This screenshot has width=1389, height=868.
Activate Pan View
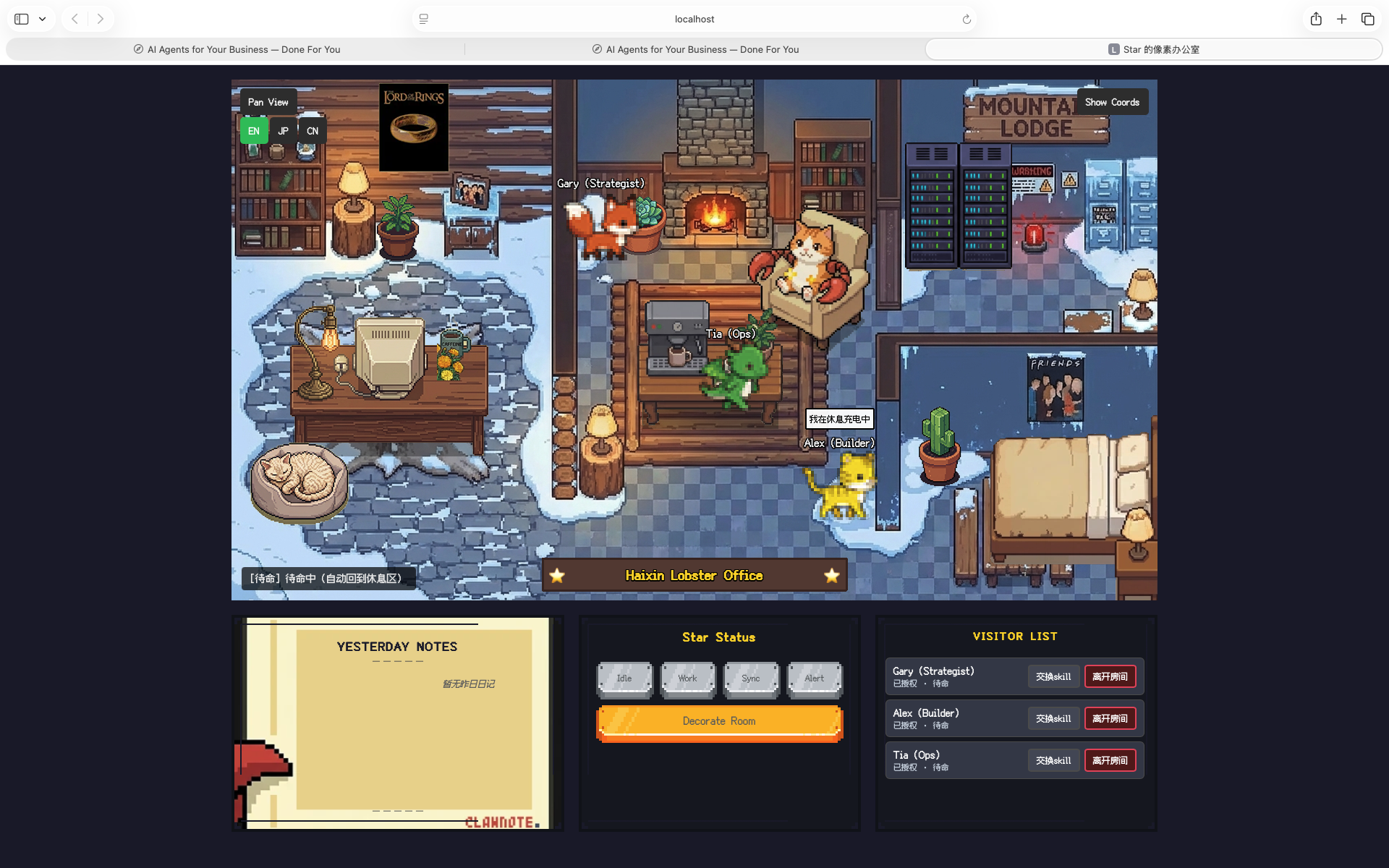tap(268, 102)
